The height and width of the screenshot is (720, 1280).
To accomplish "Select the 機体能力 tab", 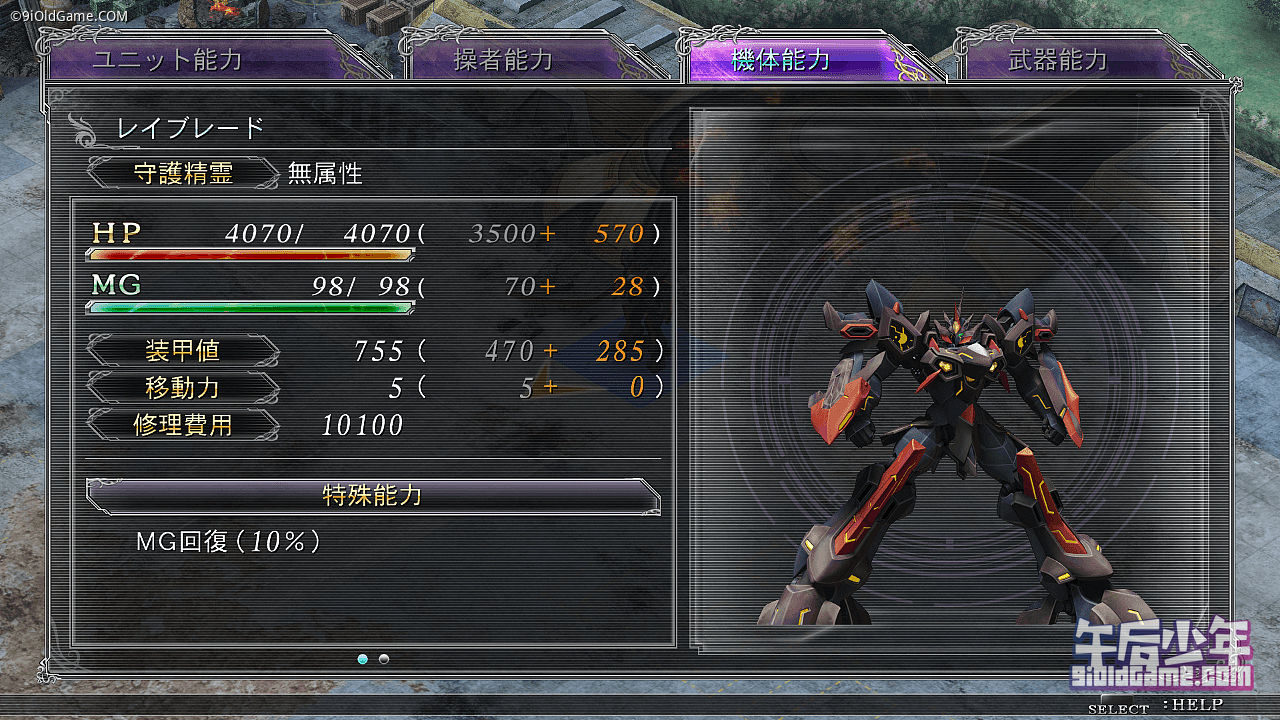I will (781, 60).
